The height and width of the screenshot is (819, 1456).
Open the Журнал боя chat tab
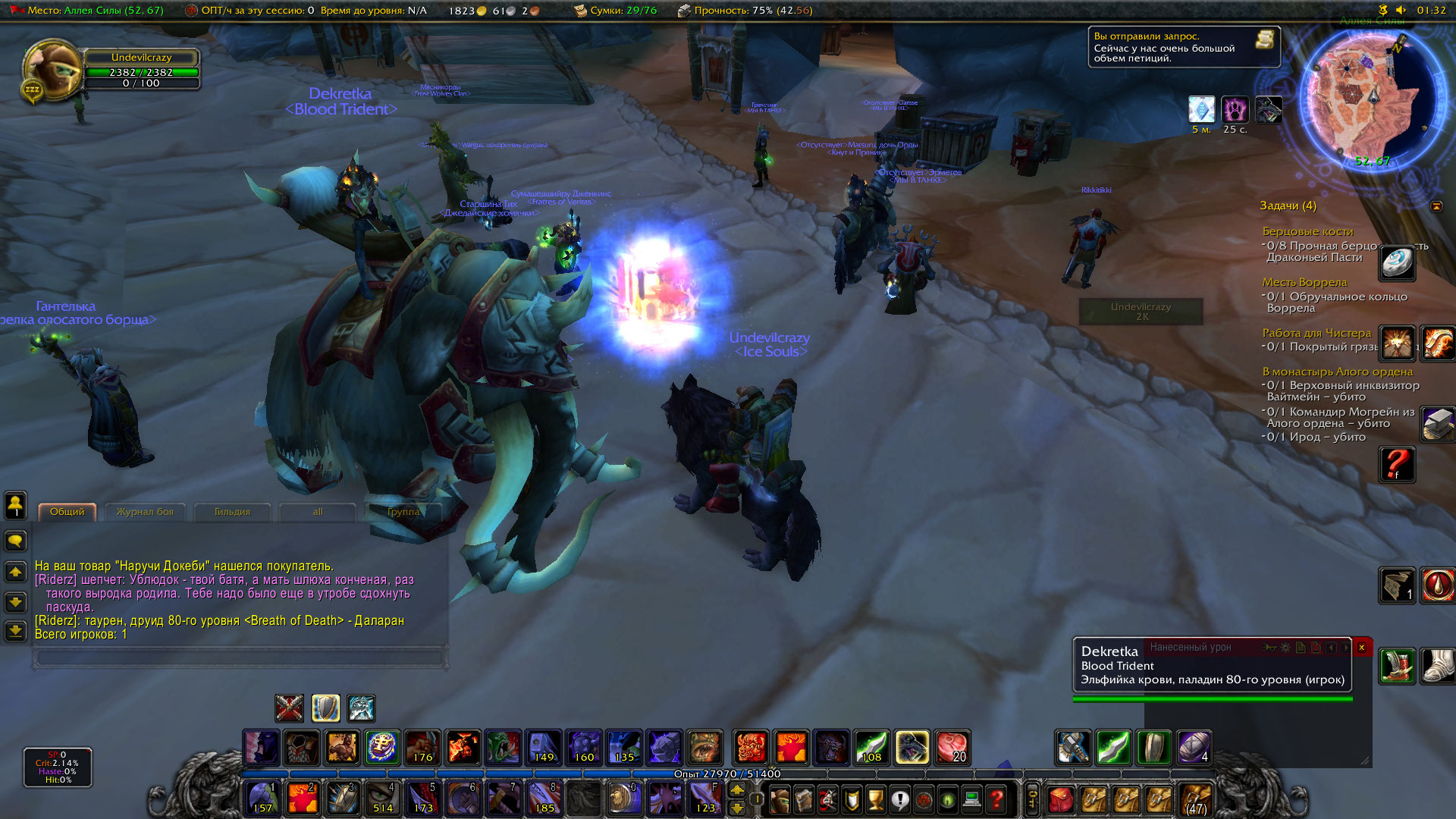(x=145, y=512)
